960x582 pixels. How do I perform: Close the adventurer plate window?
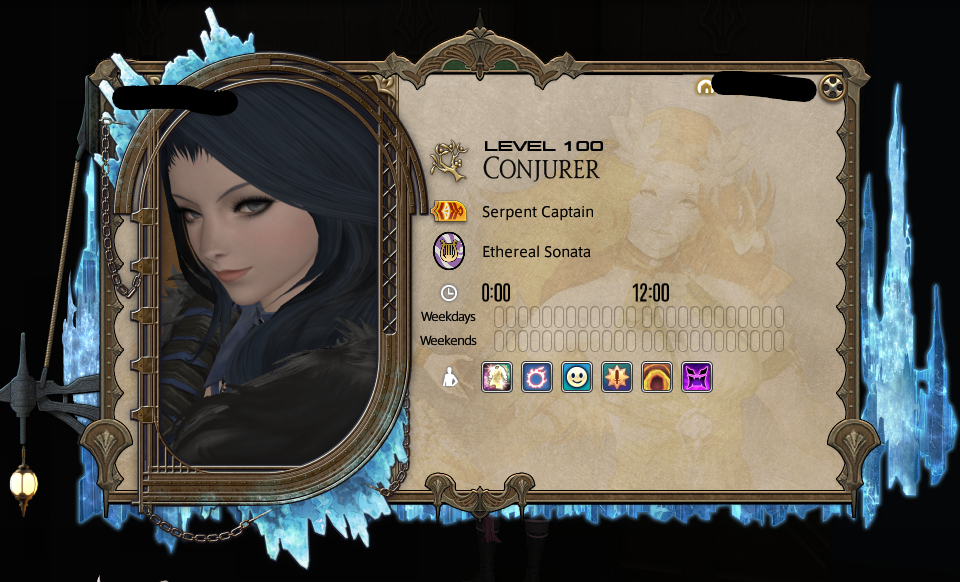(832, 88)
